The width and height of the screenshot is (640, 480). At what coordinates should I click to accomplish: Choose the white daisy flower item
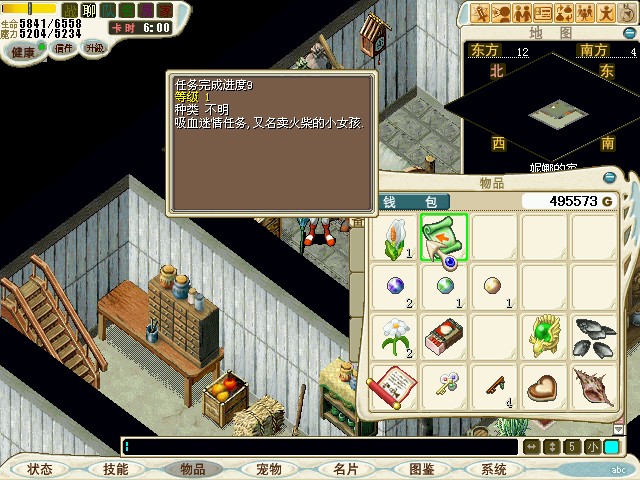pos(394,337)
